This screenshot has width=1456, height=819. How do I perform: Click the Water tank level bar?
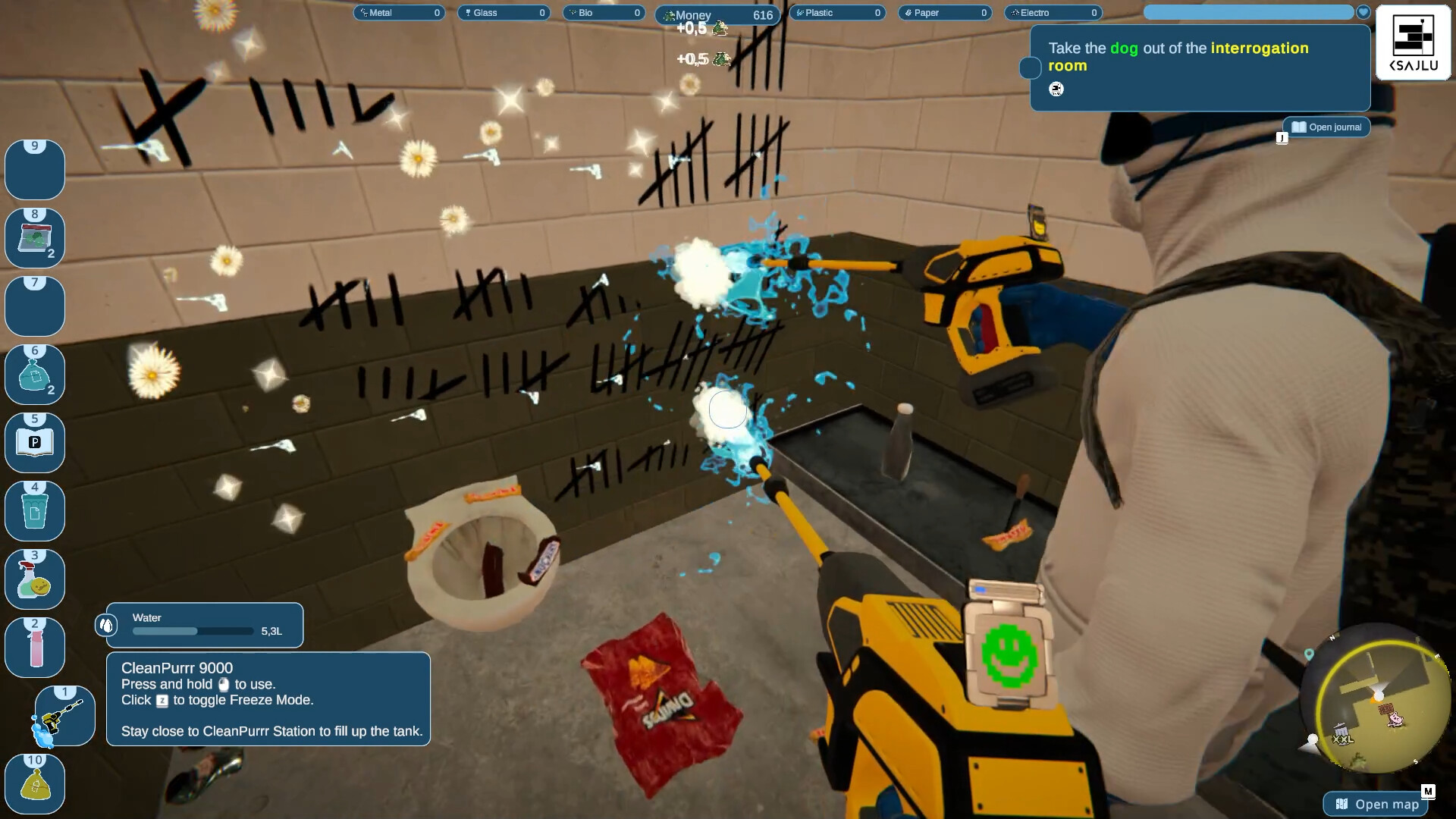pos(192,630)
